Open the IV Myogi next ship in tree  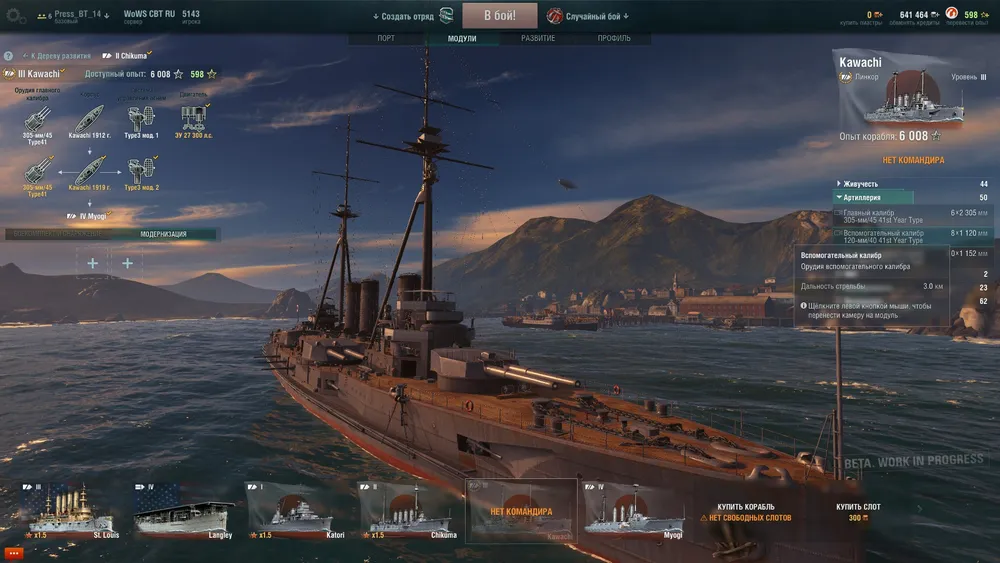click(x=90, y=216)
